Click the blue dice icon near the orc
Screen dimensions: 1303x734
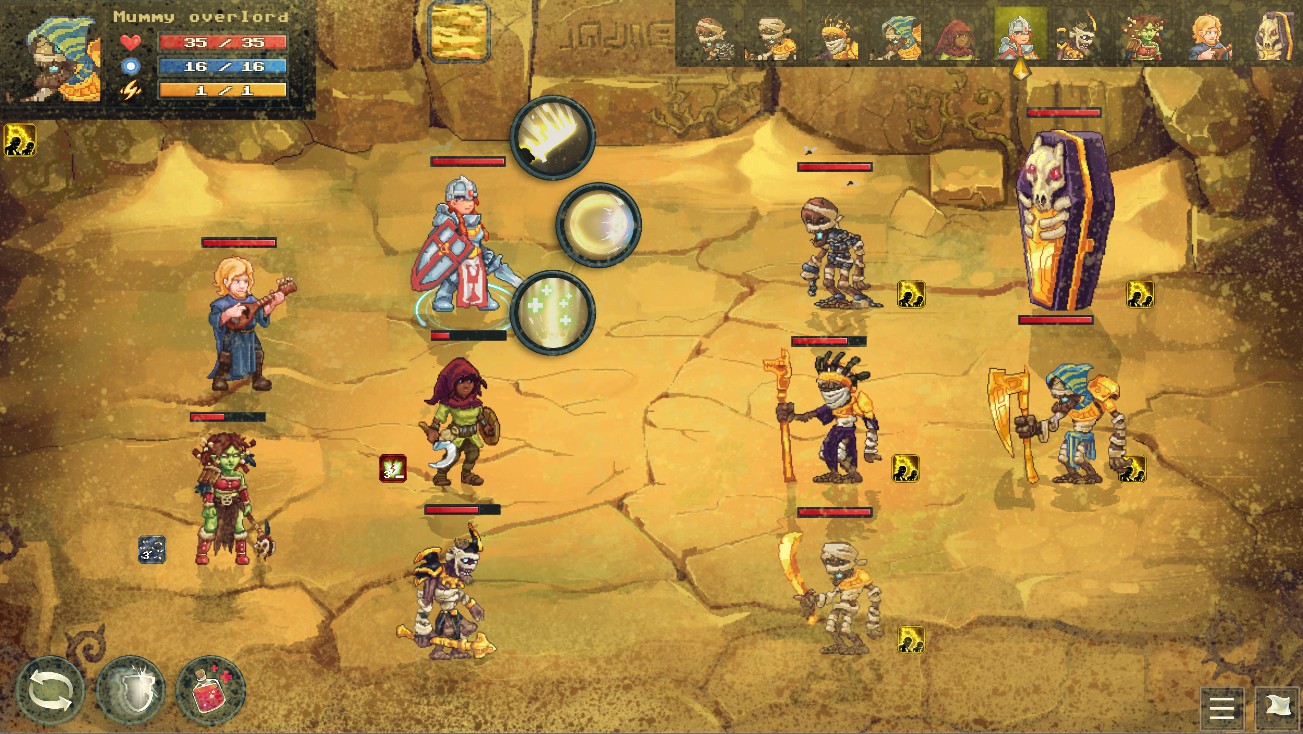tap(151, 550)
